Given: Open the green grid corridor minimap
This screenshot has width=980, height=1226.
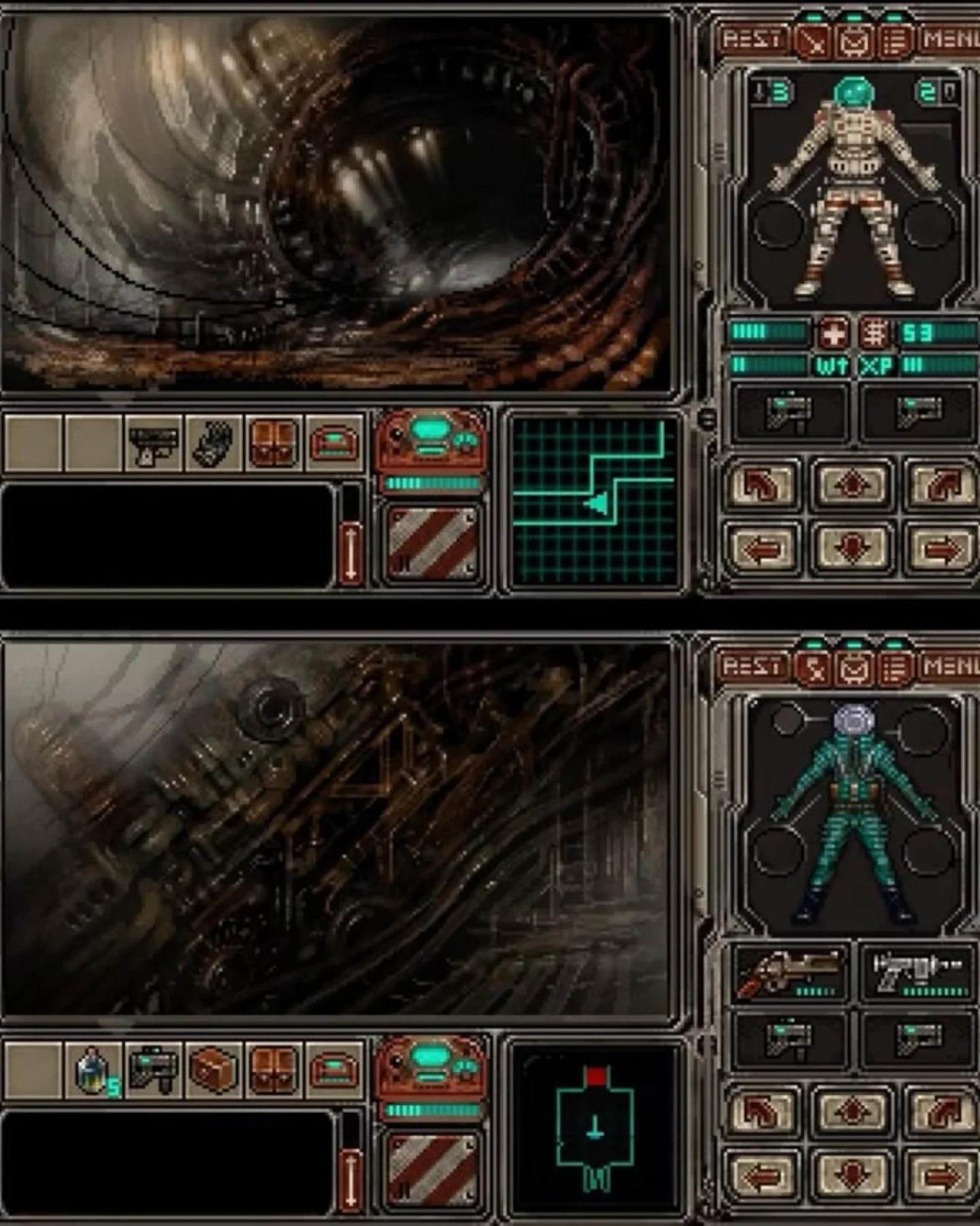Looking at the screenshot, I should (593, 501).
